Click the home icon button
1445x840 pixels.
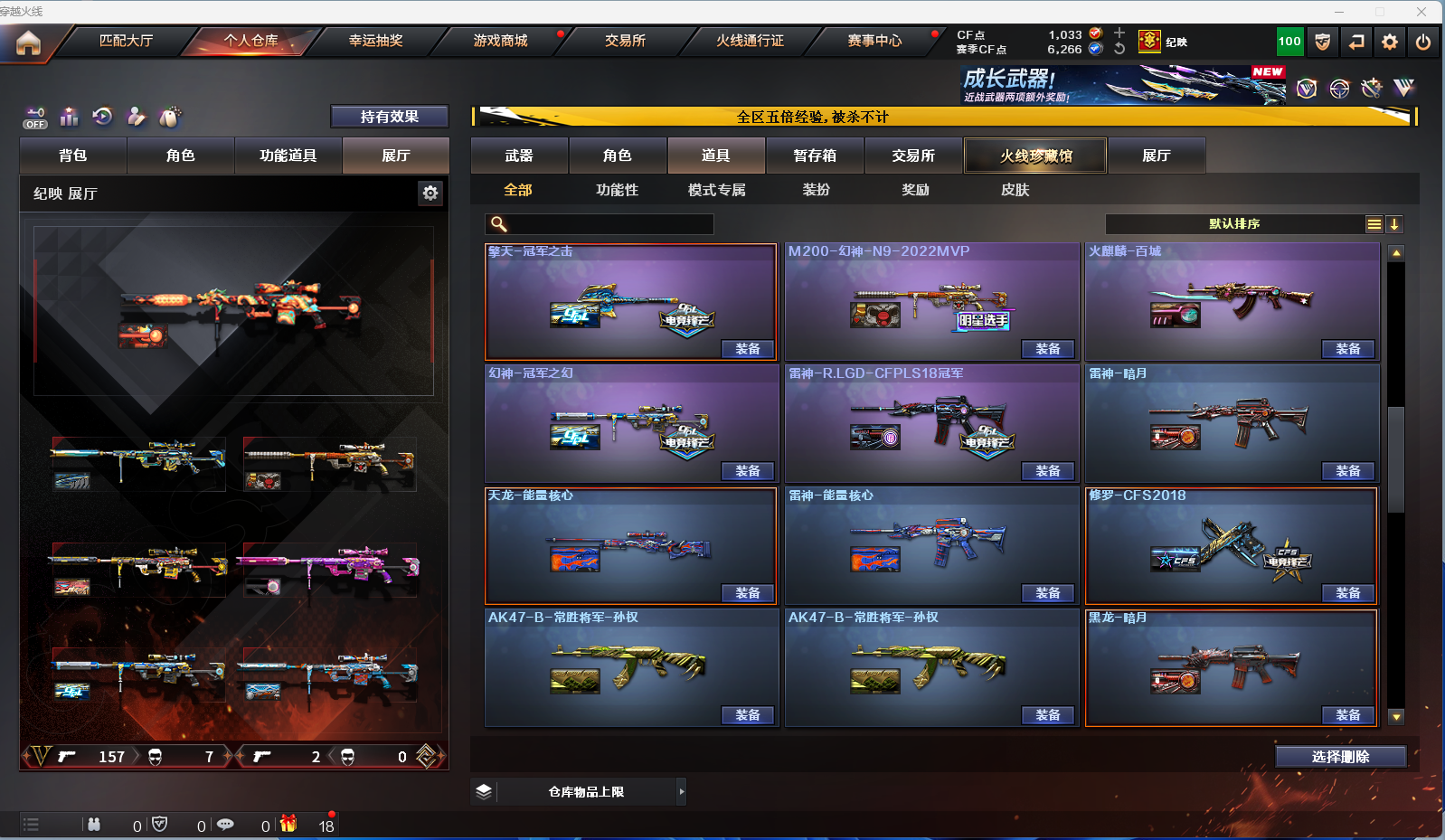pyautogui.click(x=28, y=42)
